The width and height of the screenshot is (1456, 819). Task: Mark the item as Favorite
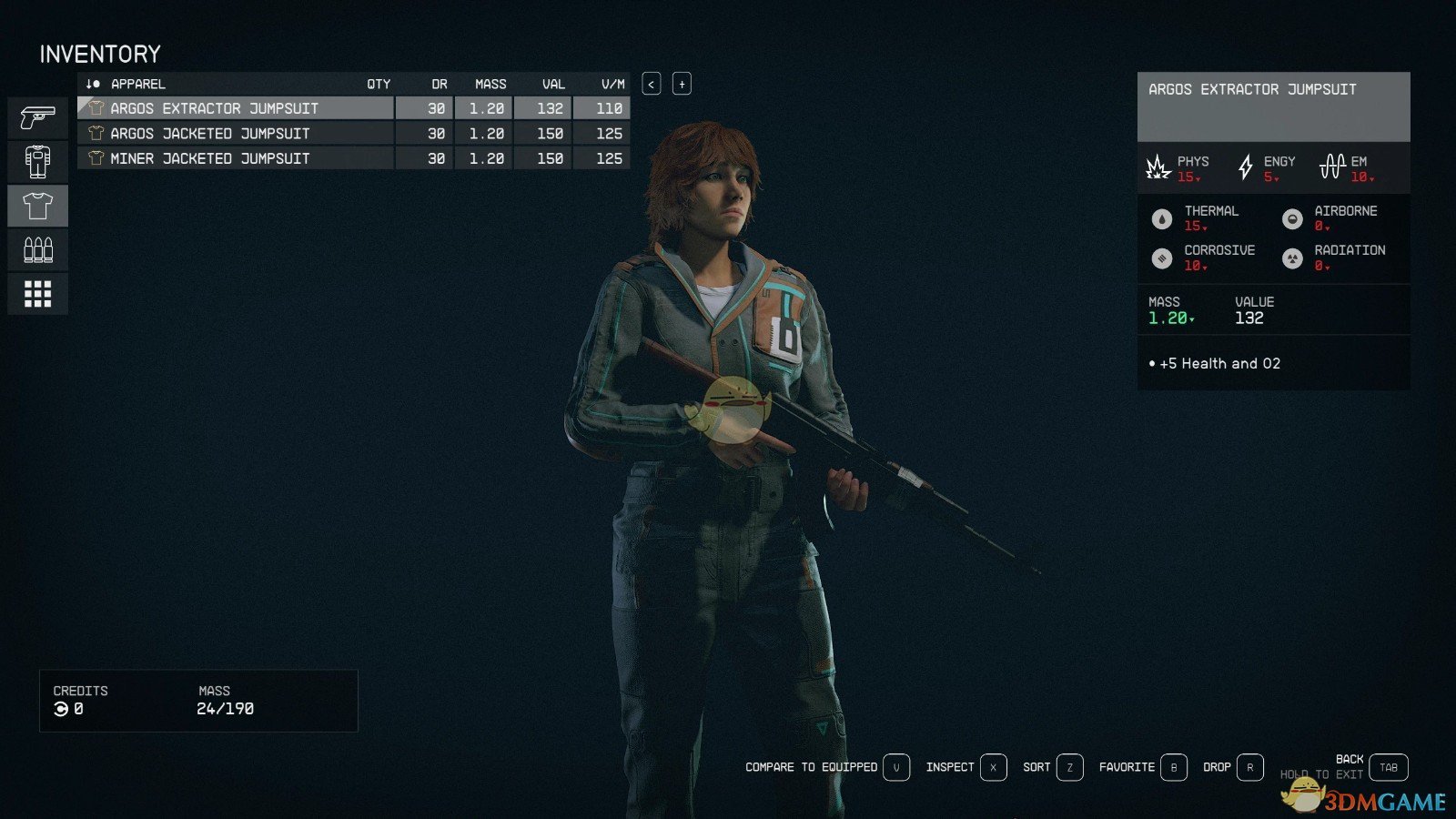pyautogui.click(x=1174, y=767)
